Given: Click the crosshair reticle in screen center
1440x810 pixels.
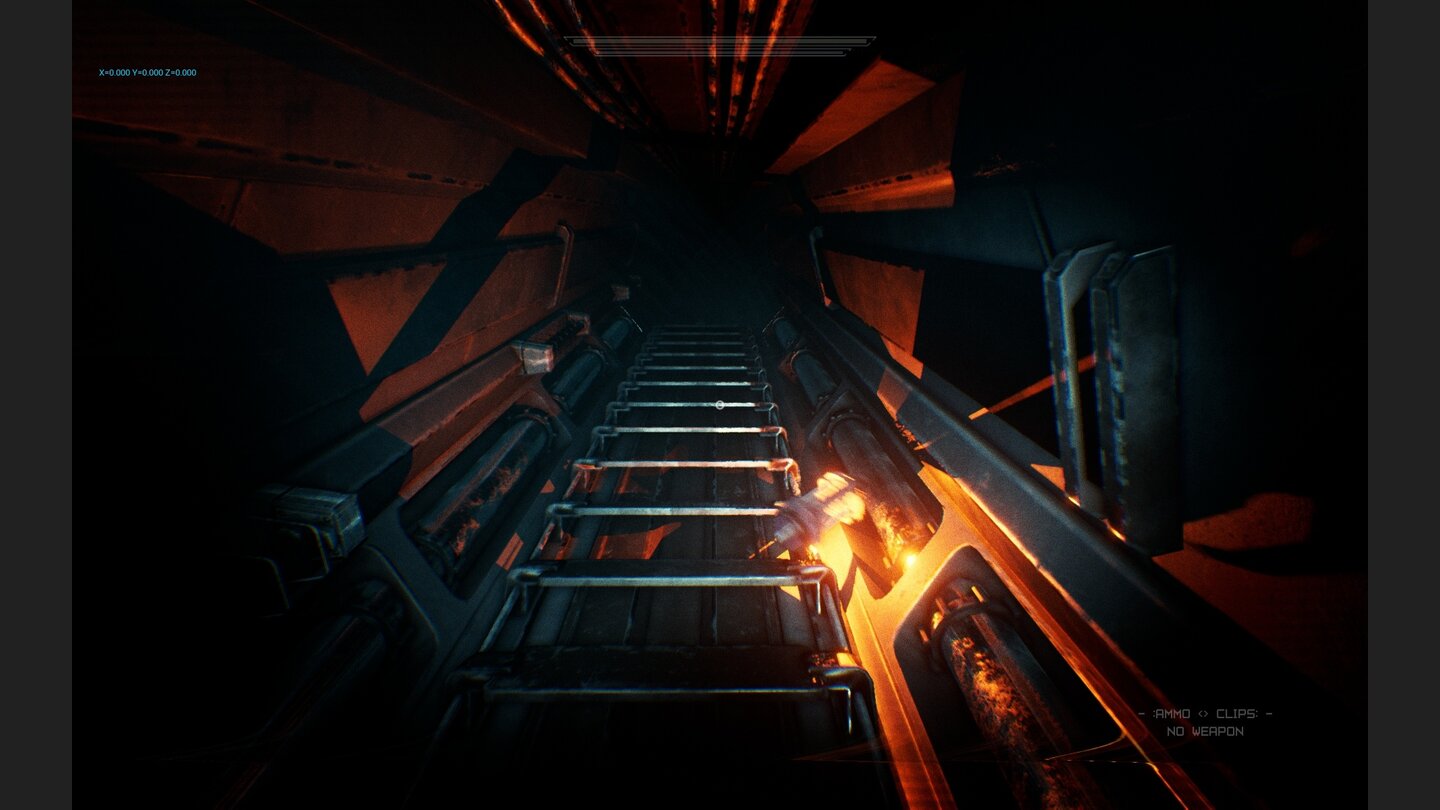Looking at the screenshot, I should (720, 405).
